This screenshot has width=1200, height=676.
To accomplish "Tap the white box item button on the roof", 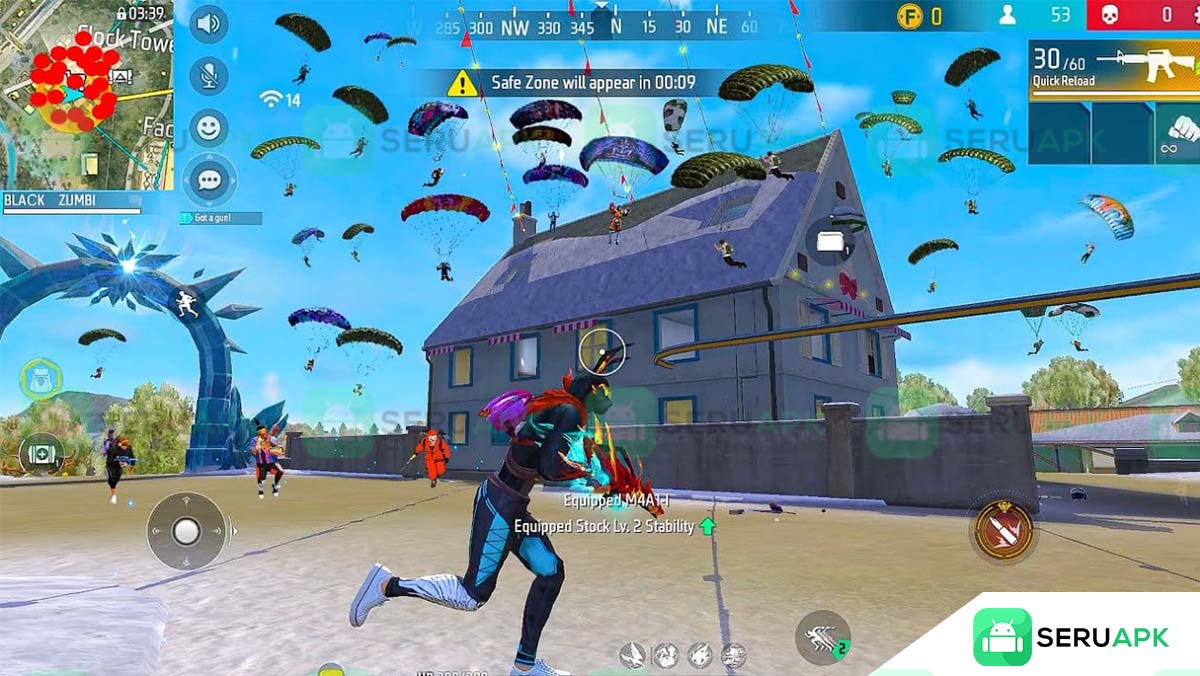I will click(830, 241).
